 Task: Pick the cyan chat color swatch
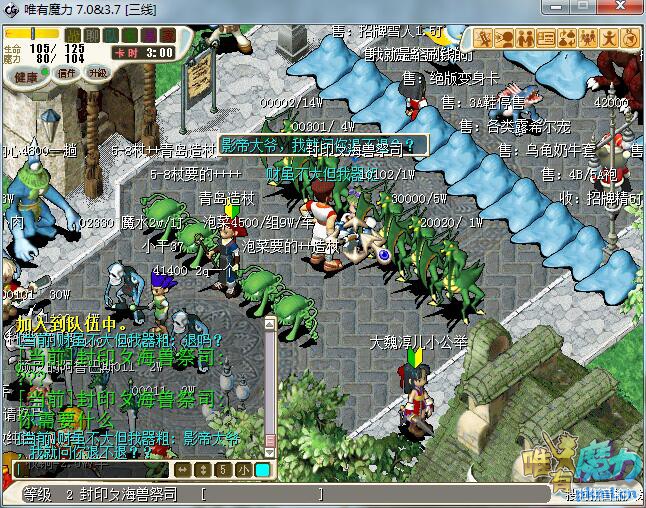click(262, 470)
